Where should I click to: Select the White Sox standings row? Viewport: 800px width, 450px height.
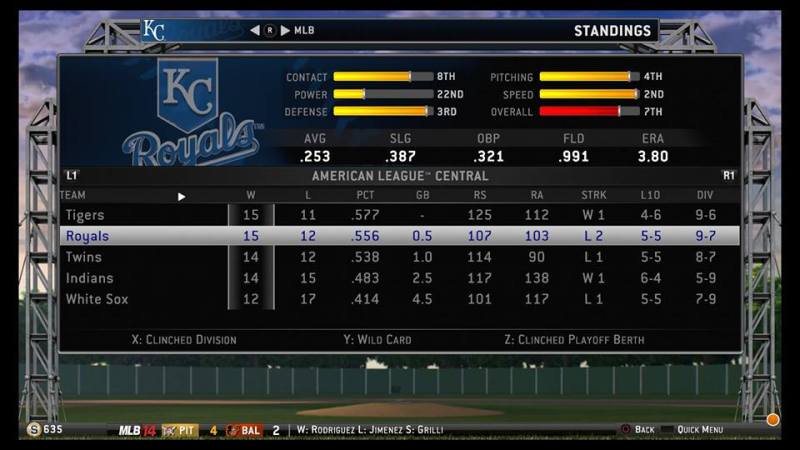(x=400, y=299)
